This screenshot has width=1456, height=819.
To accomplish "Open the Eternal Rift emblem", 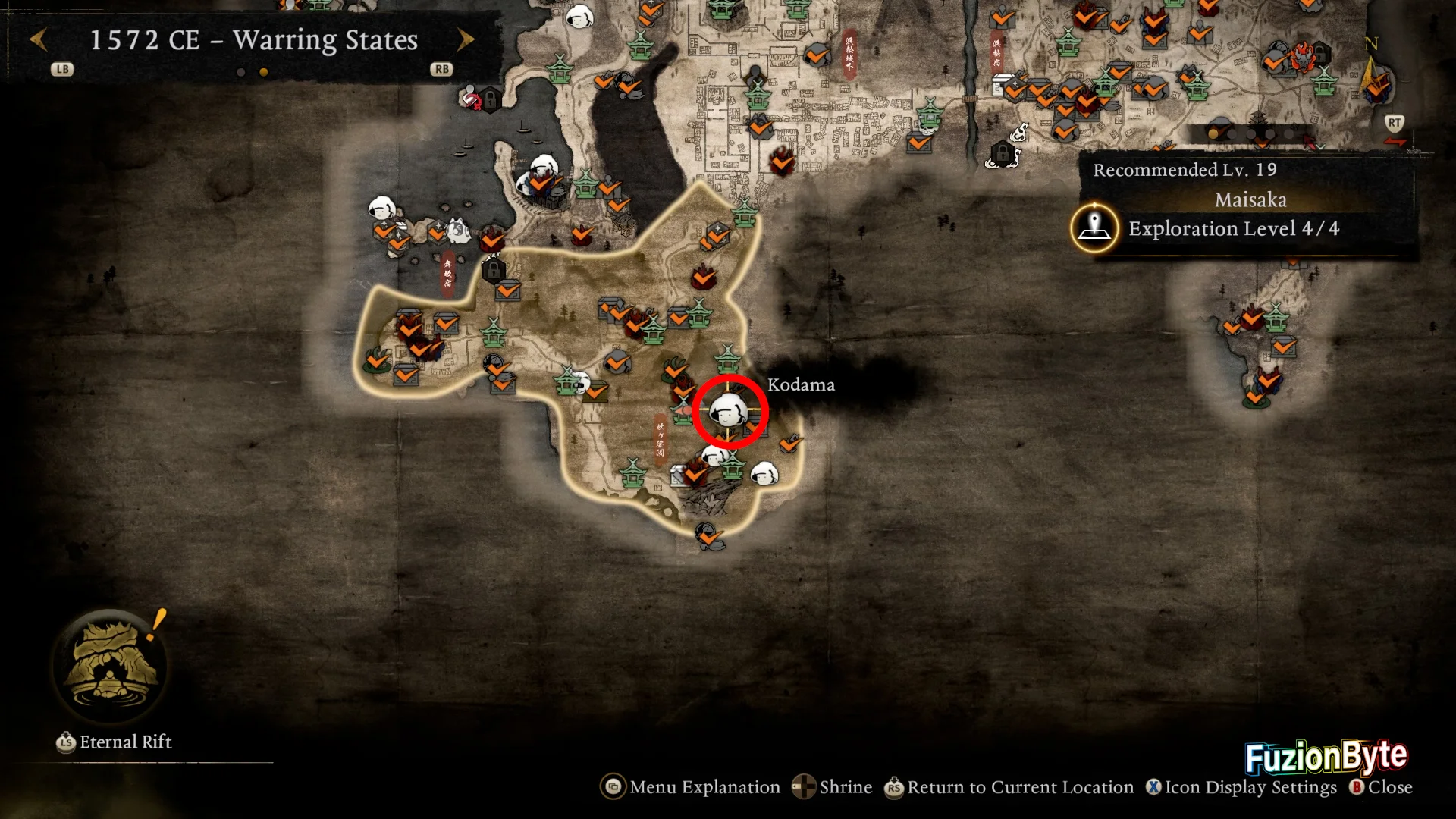I will point(111,665).
